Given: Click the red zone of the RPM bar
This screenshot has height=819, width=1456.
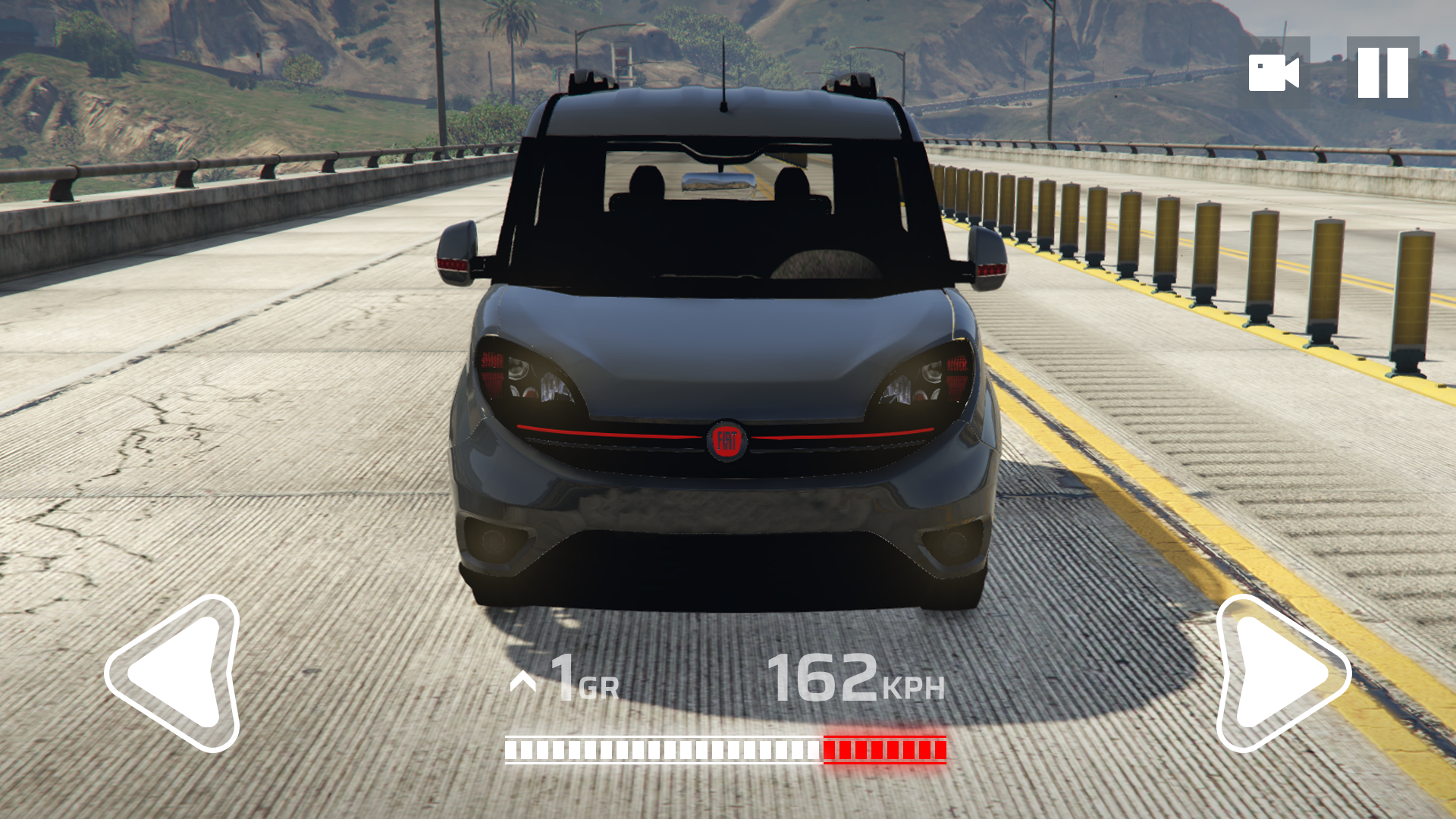Looking at the screenshot, I should pos(883,750).
